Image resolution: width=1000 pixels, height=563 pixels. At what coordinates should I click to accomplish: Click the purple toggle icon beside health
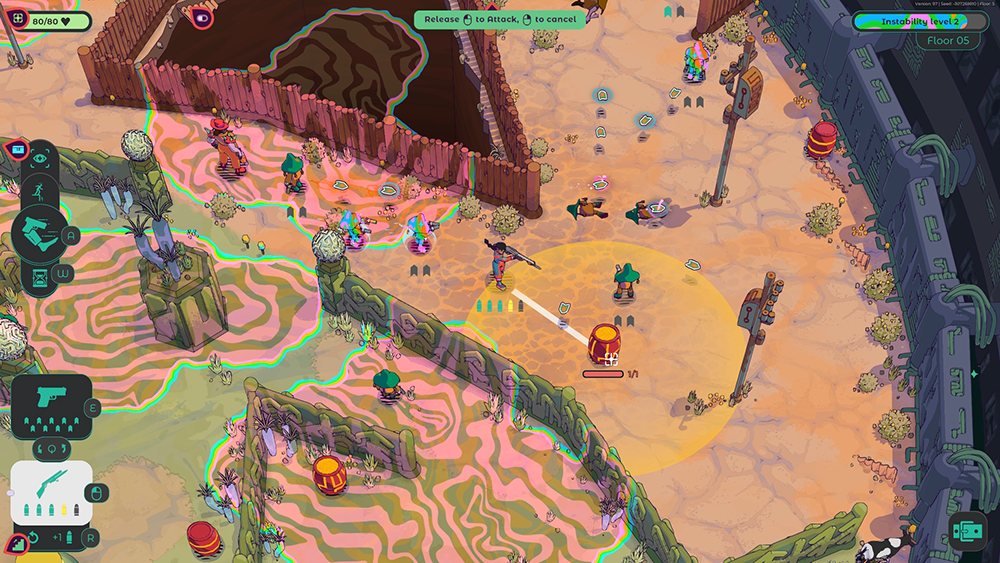(x=203, y=18)
